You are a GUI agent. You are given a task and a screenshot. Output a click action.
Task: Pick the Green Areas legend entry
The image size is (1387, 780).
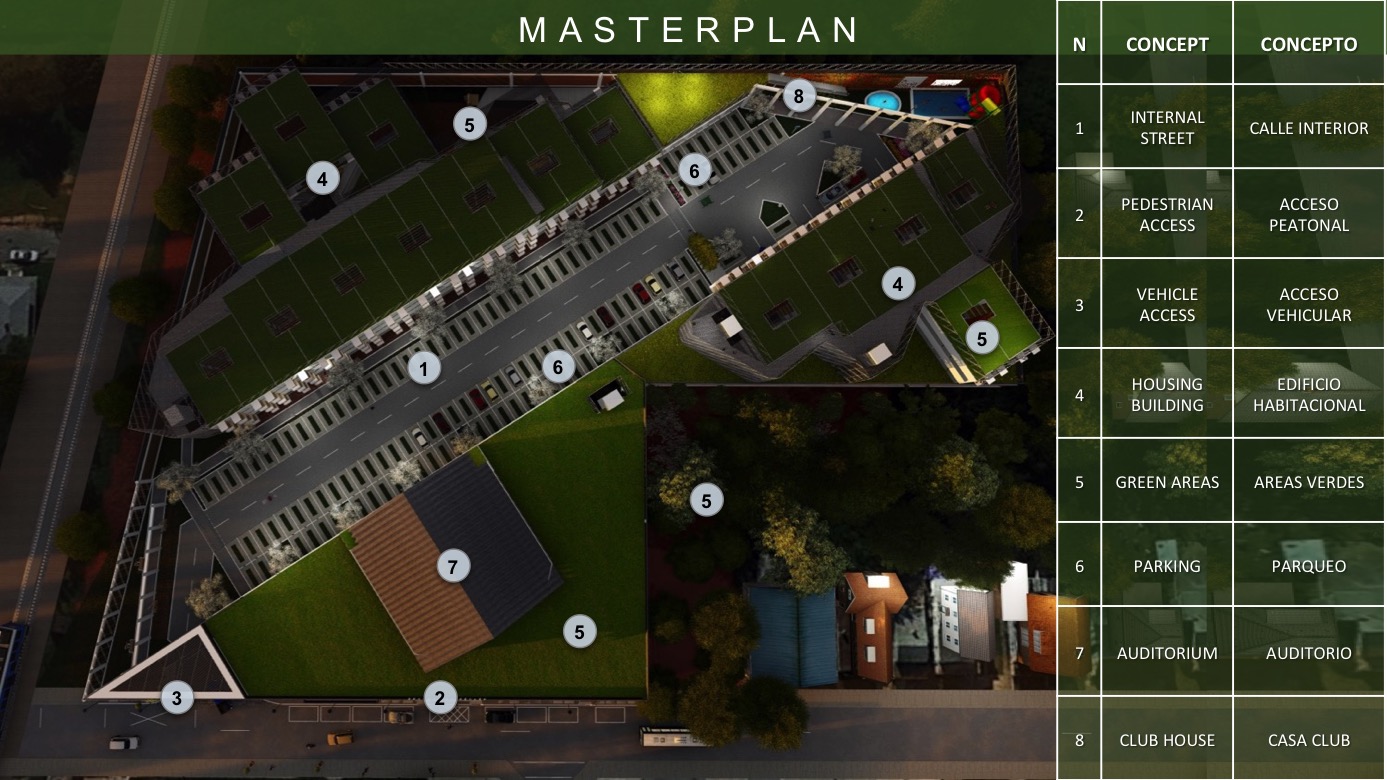coord(1167,482)
